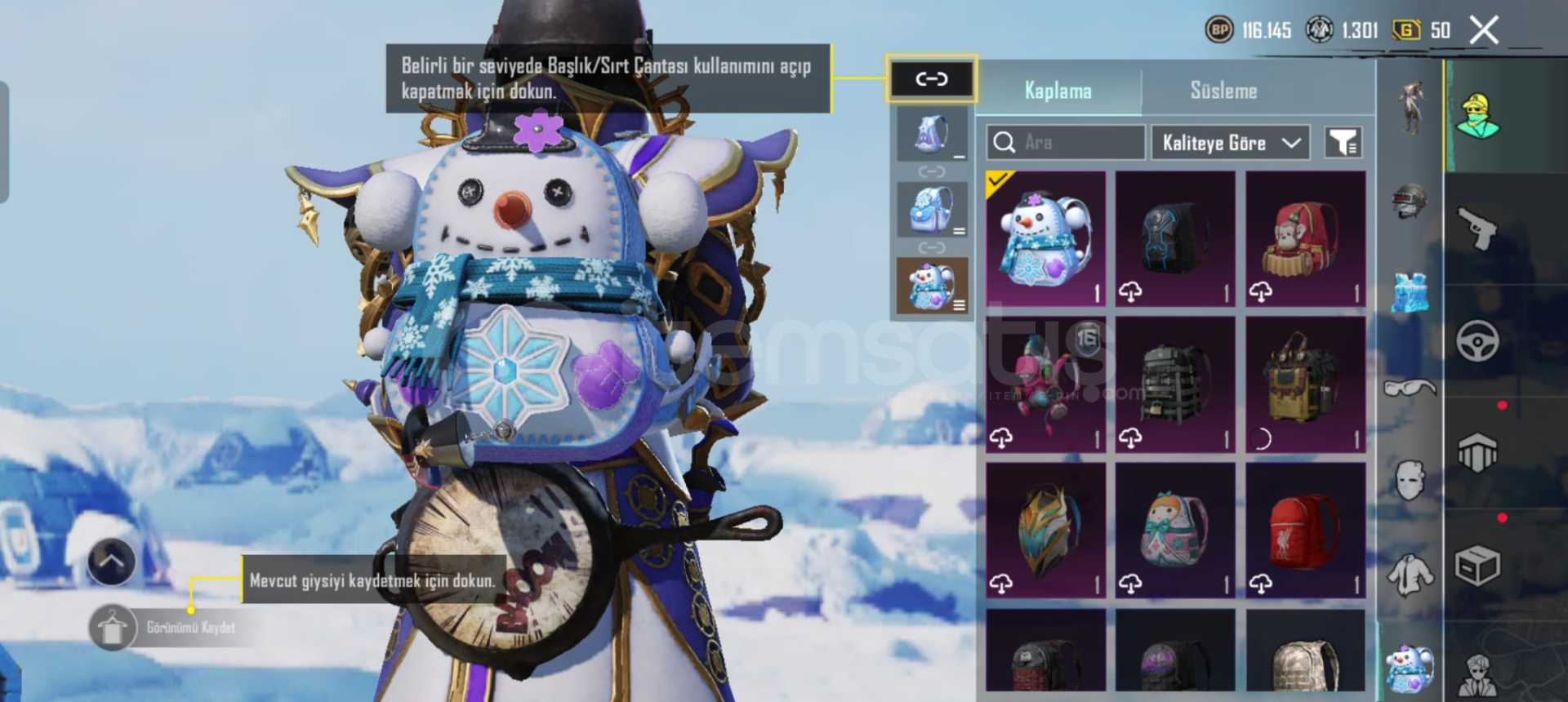Switch to the Süsleme tab
1568x702 pixels.
(x=1223, y=91)
